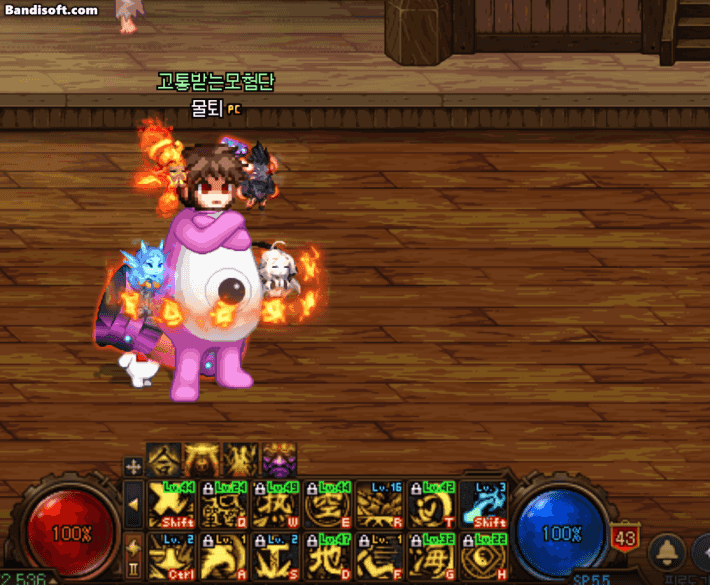Viewport: 710px width, 585px height.
Task: Open the bell notification icon
Action: coord(666,552)
